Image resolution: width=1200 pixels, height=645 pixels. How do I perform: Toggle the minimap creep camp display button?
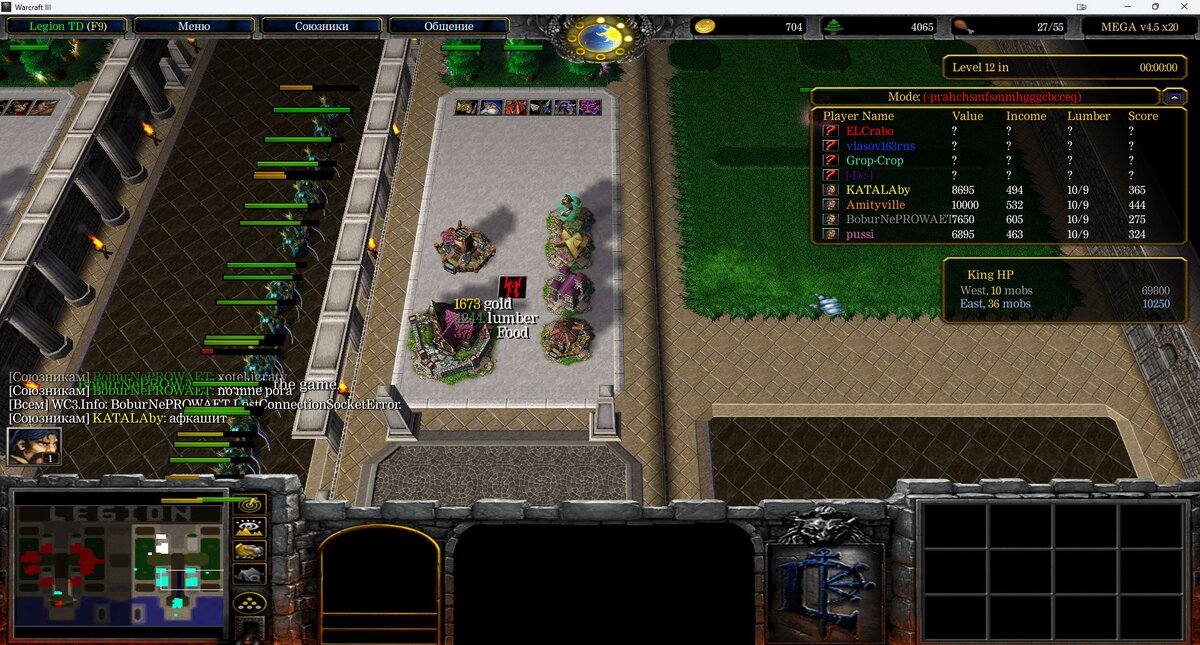click(249, 574)
